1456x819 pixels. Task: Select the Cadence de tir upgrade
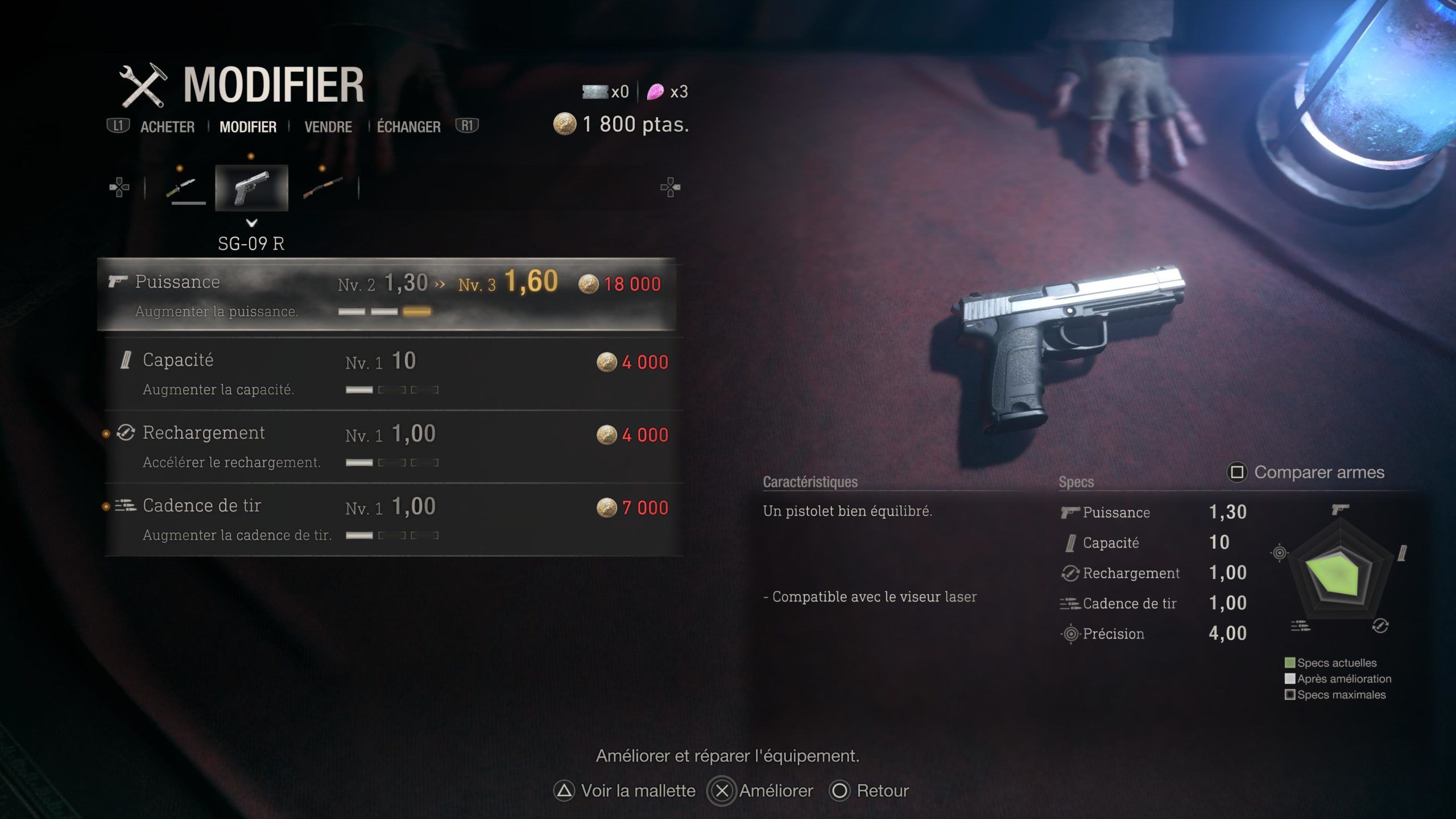pyautogui.click(x=394, y=519)
